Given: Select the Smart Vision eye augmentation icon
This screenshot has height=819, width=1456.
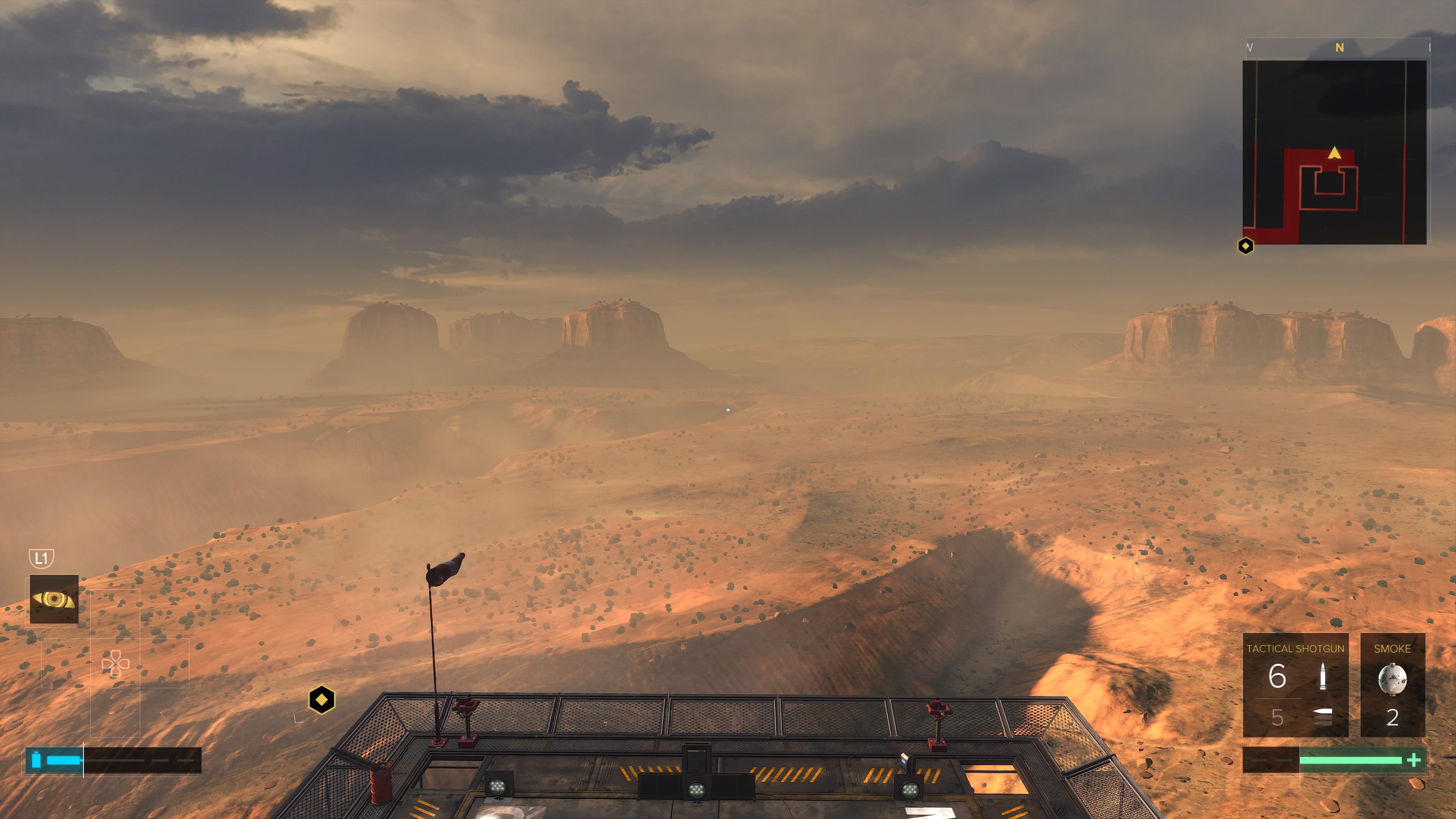Looking at the screenshot, I should [x=54, y=599].
